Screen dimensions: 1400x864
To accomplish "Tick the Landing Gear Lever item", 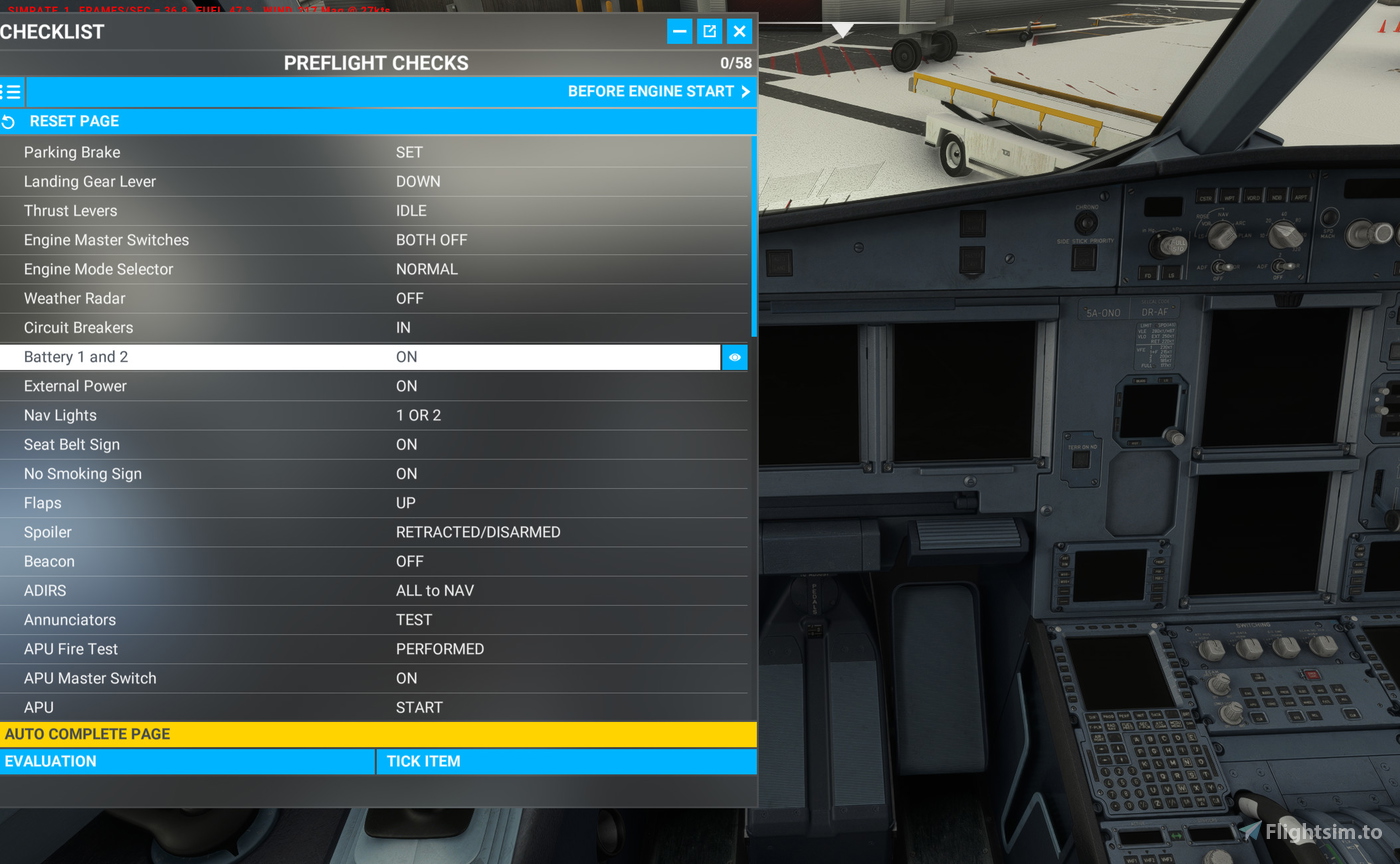I will (300, 181).
